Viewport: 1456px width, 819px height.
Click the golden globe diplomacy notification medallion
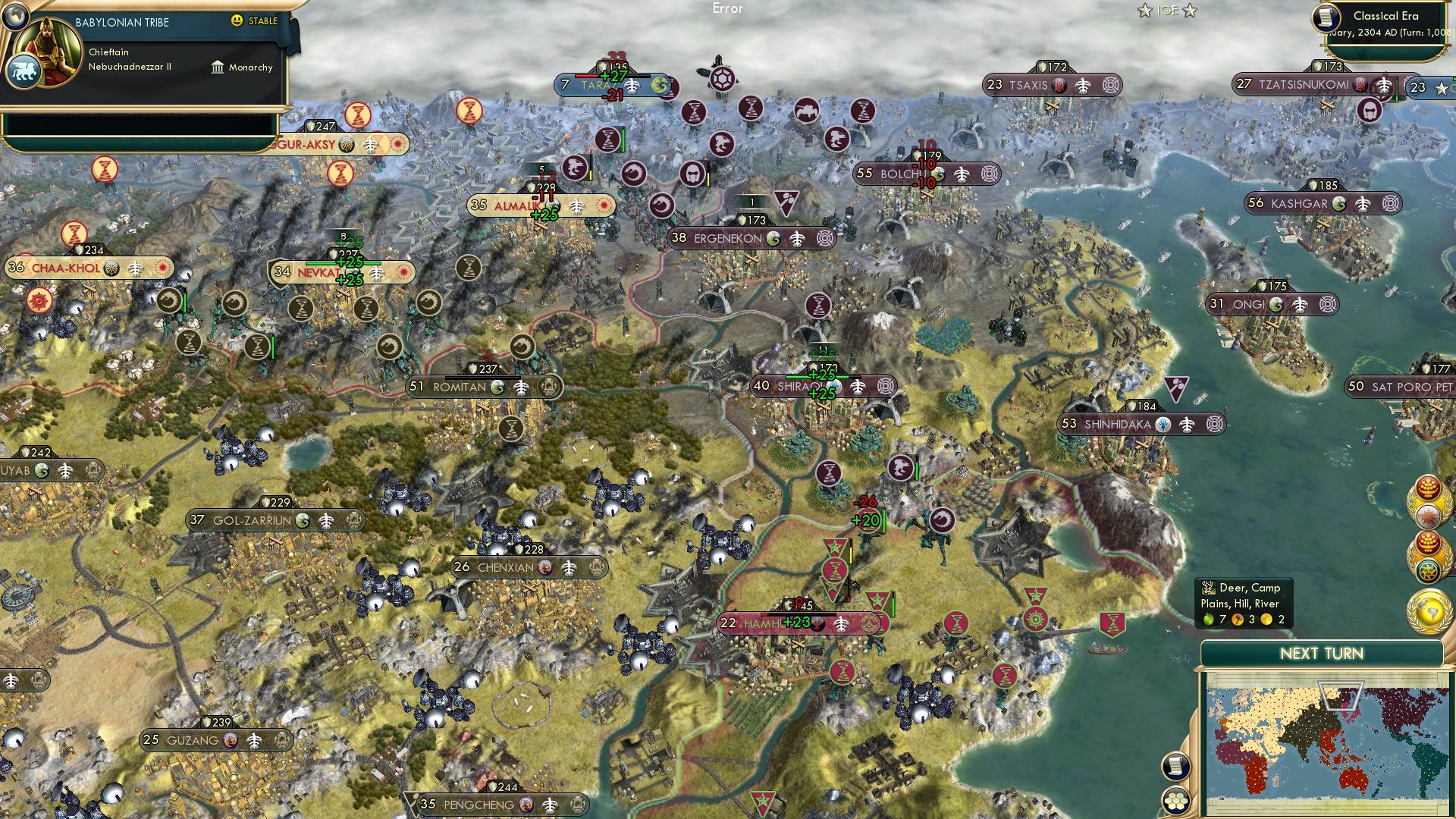pyautogui.click(x=1430, y=607)
